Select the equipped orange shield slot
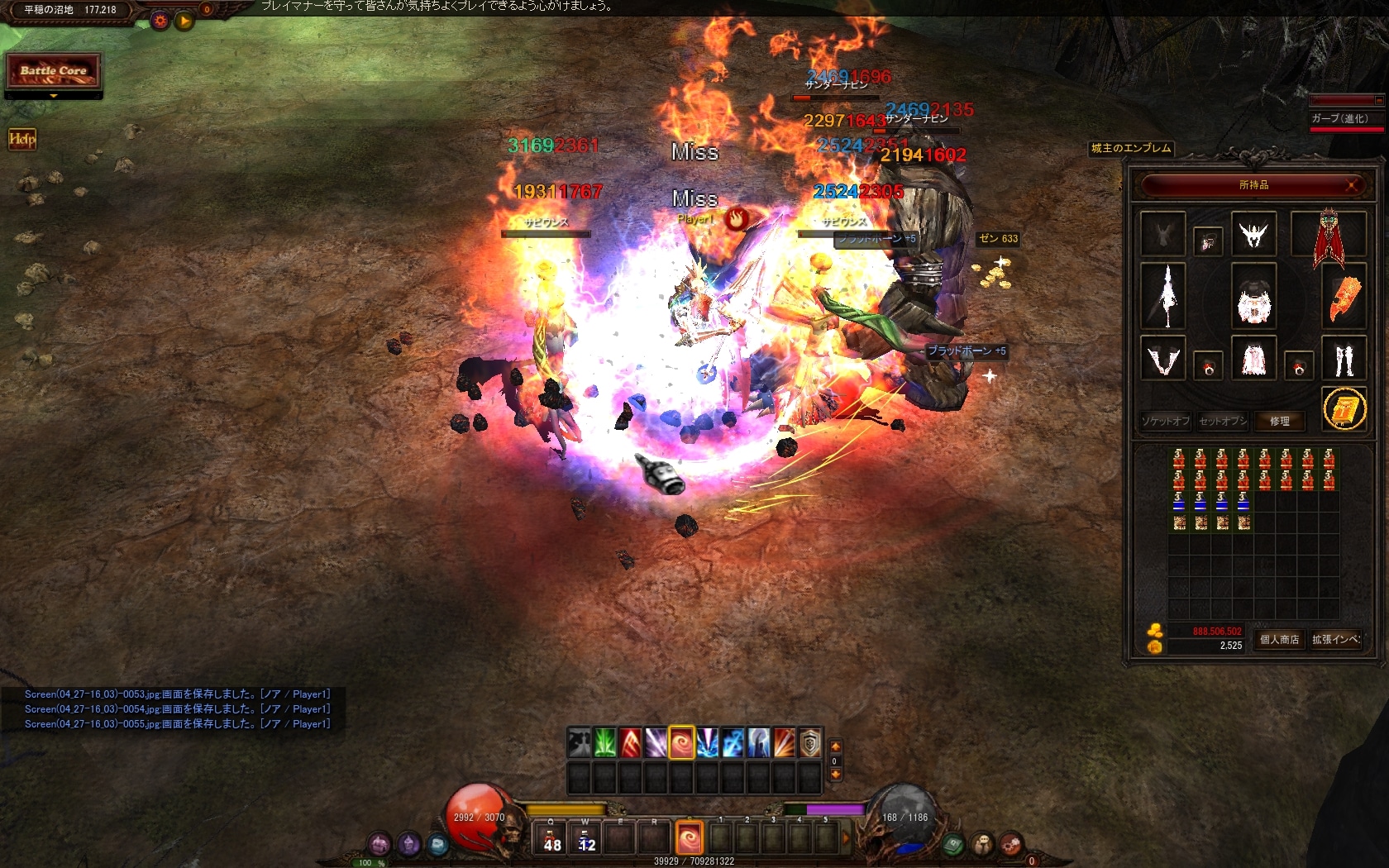The height and width of the screenshot is (868, 1389). click(1344, 297)
